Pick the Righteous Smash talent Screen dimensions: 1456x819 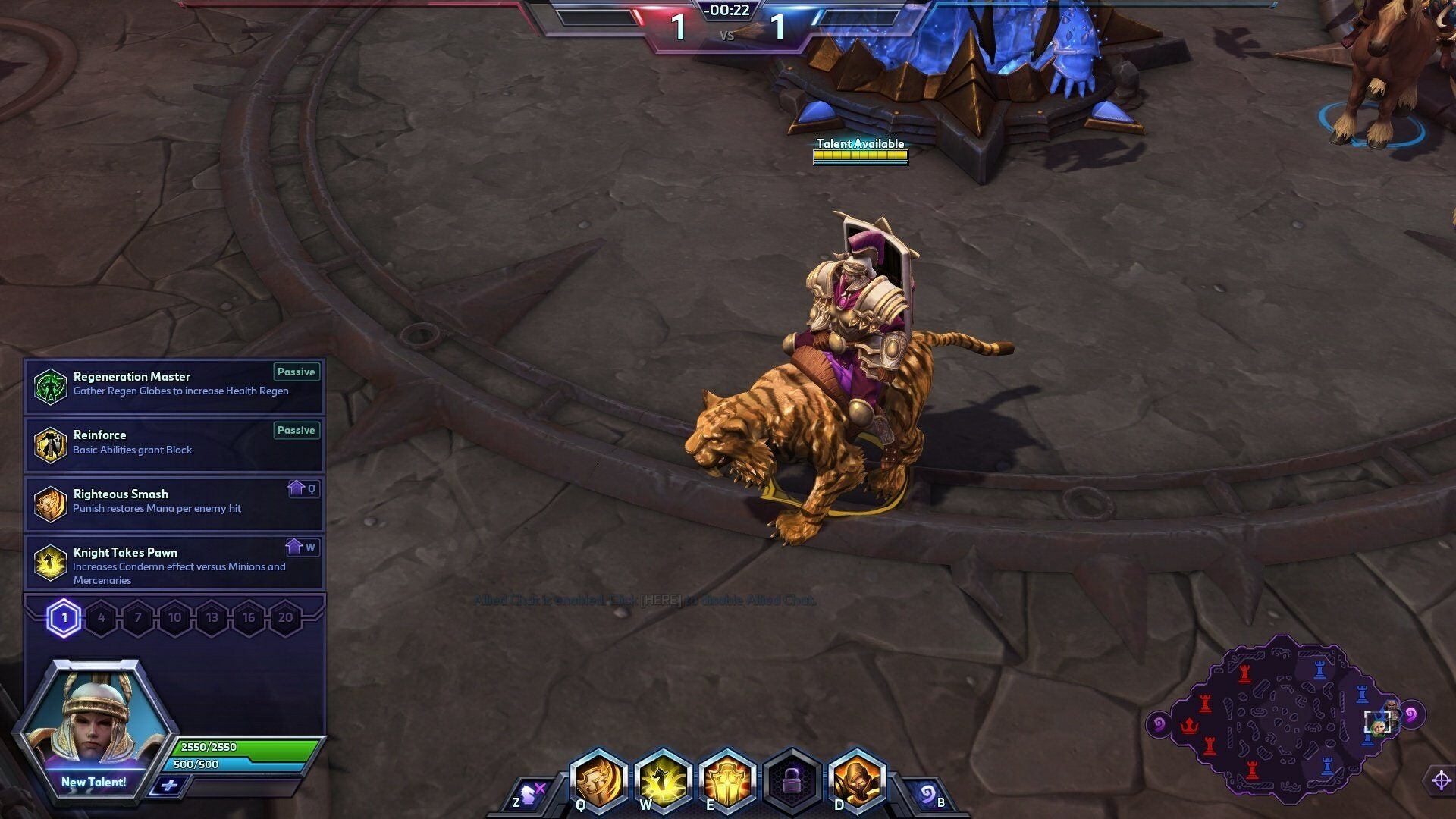[174, 503]
